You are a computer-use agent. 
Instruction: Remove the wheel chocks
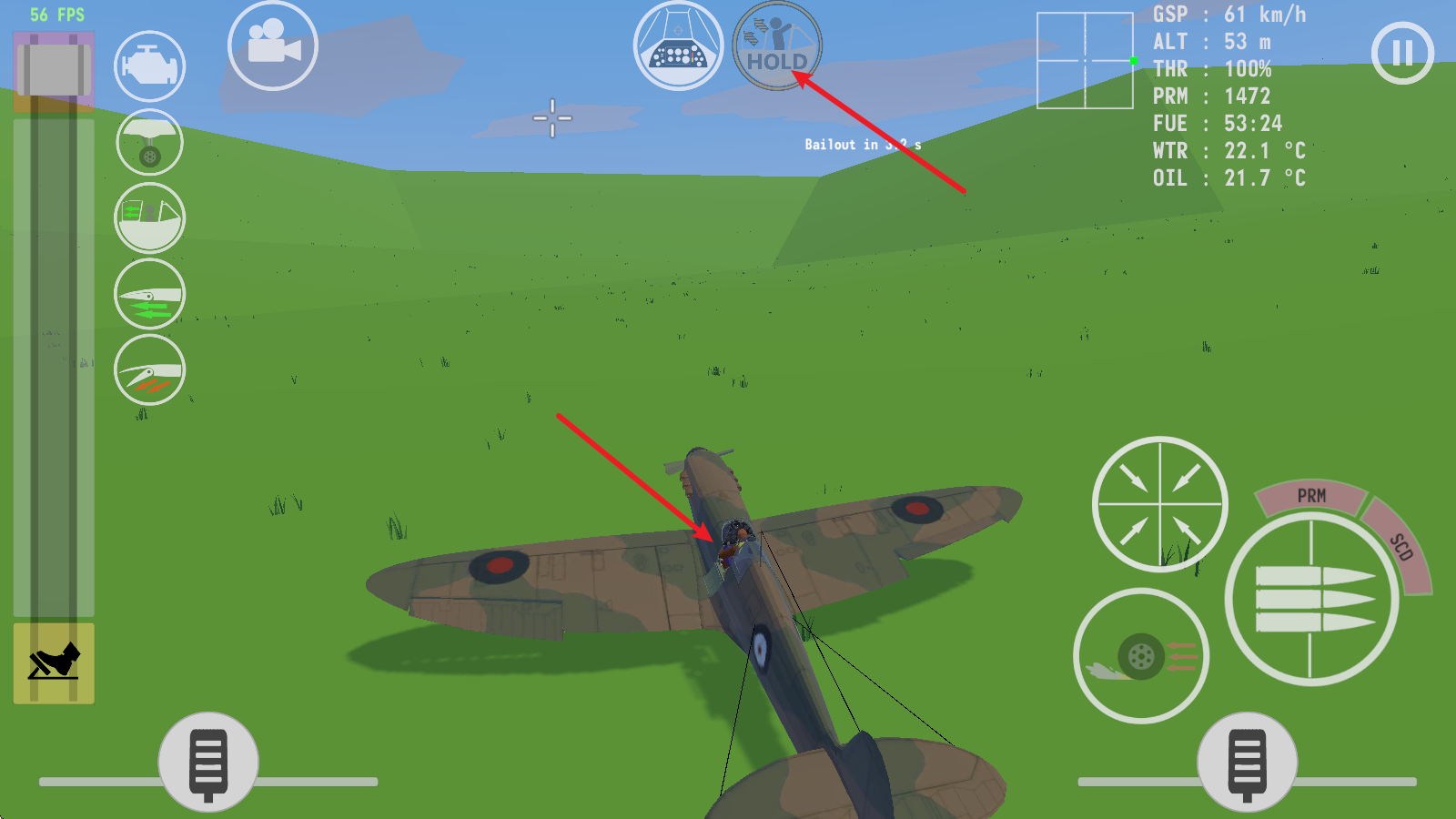(52, 664)
